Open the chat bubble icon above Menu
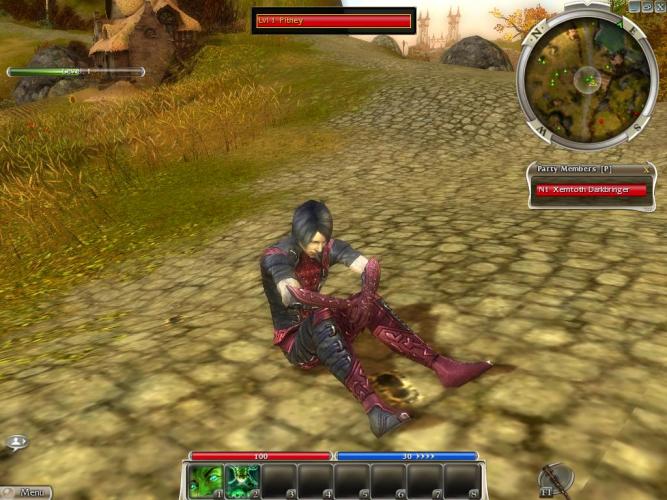This screenshot has height=500, width=667. point(16,442)
